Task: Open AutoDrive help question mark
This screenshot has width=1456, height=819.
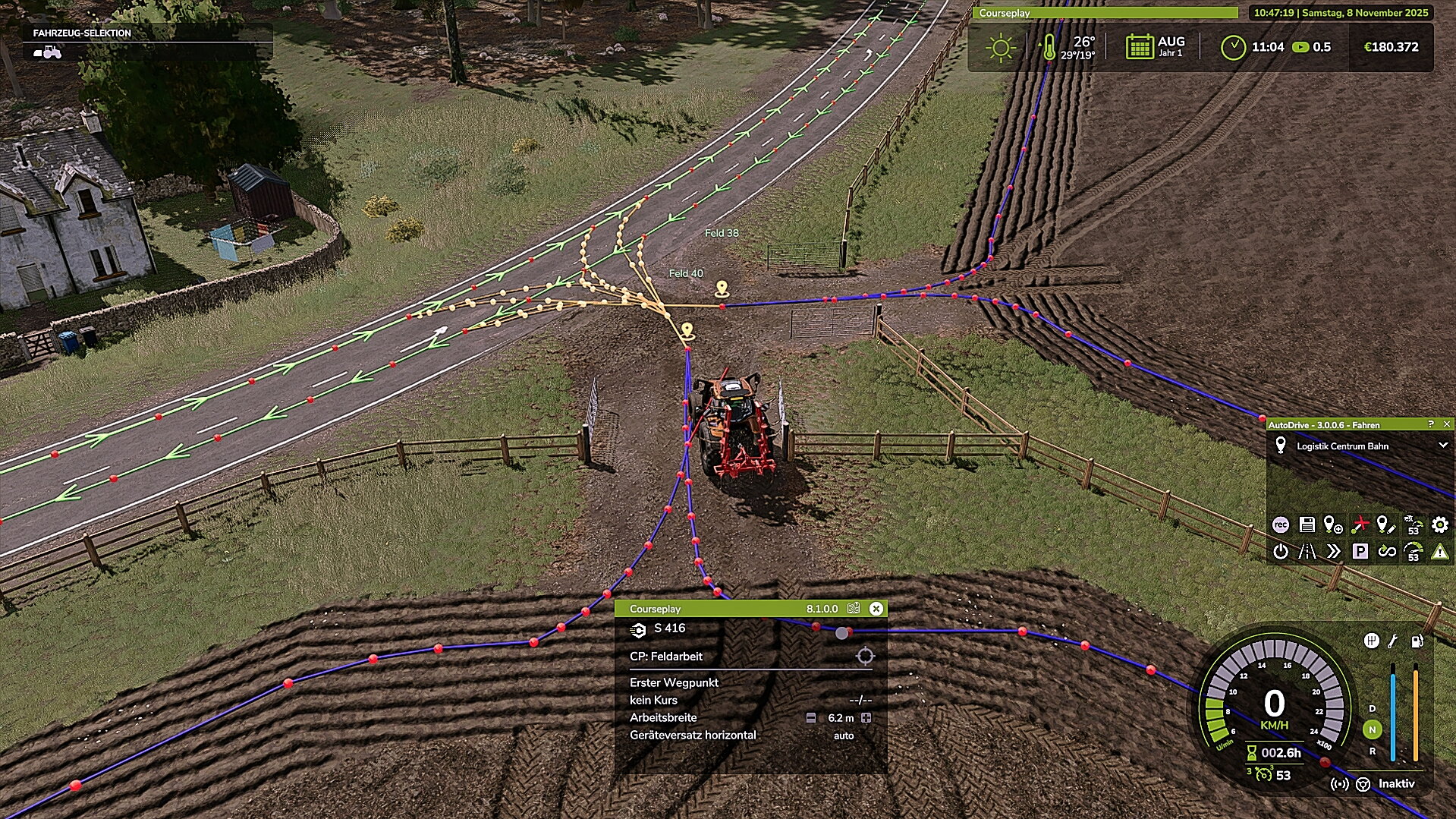Action: 1431,424
